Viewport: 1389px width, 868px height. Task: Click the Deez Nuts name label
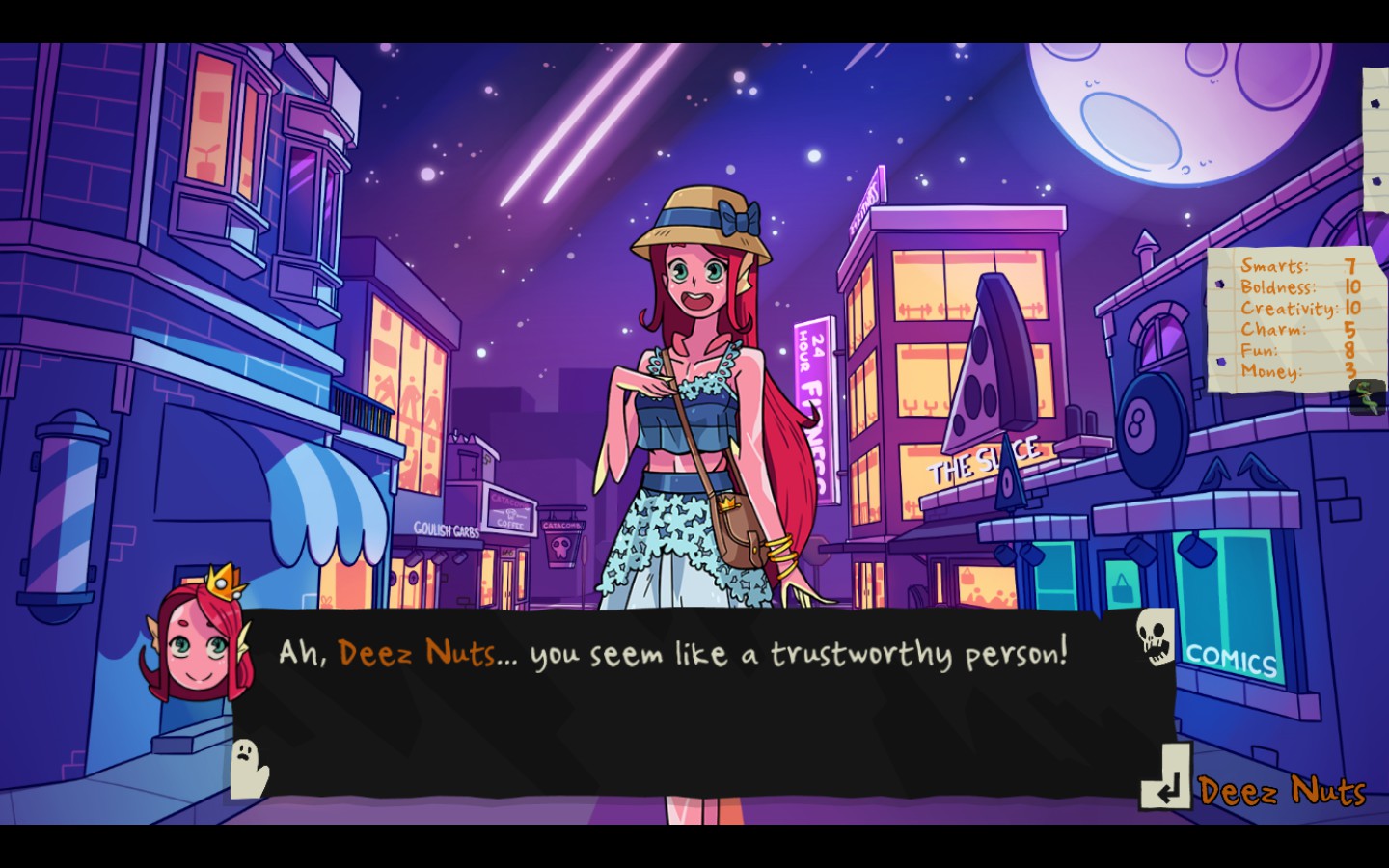point(1281,793)
